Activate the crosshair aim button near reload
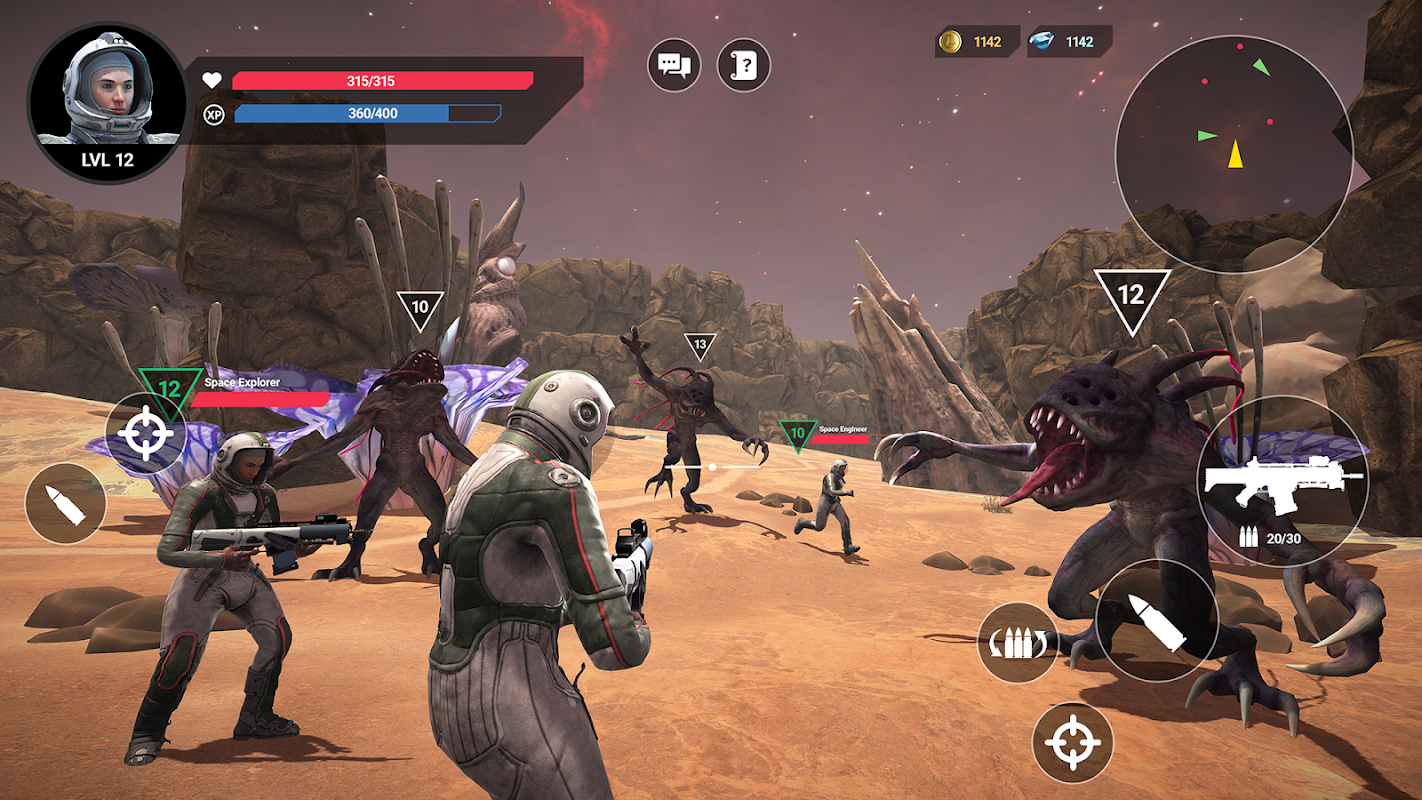Viewport: 1422px width, 800px height. click(x=1073, y=742)
